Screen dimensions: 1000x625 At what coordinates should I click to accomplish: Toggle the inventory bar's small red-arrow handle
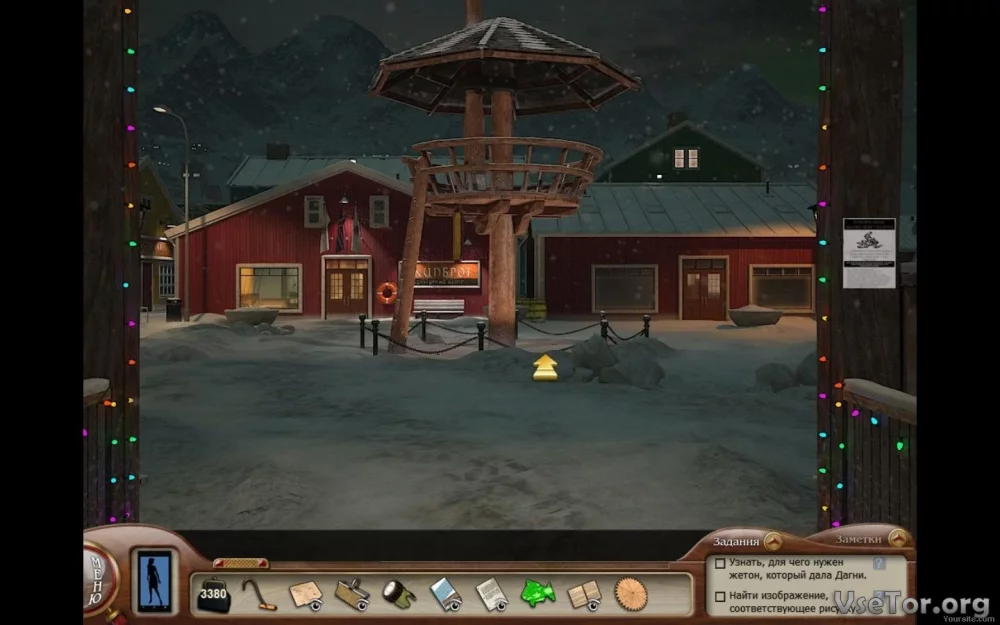click(x=240, y=563)
